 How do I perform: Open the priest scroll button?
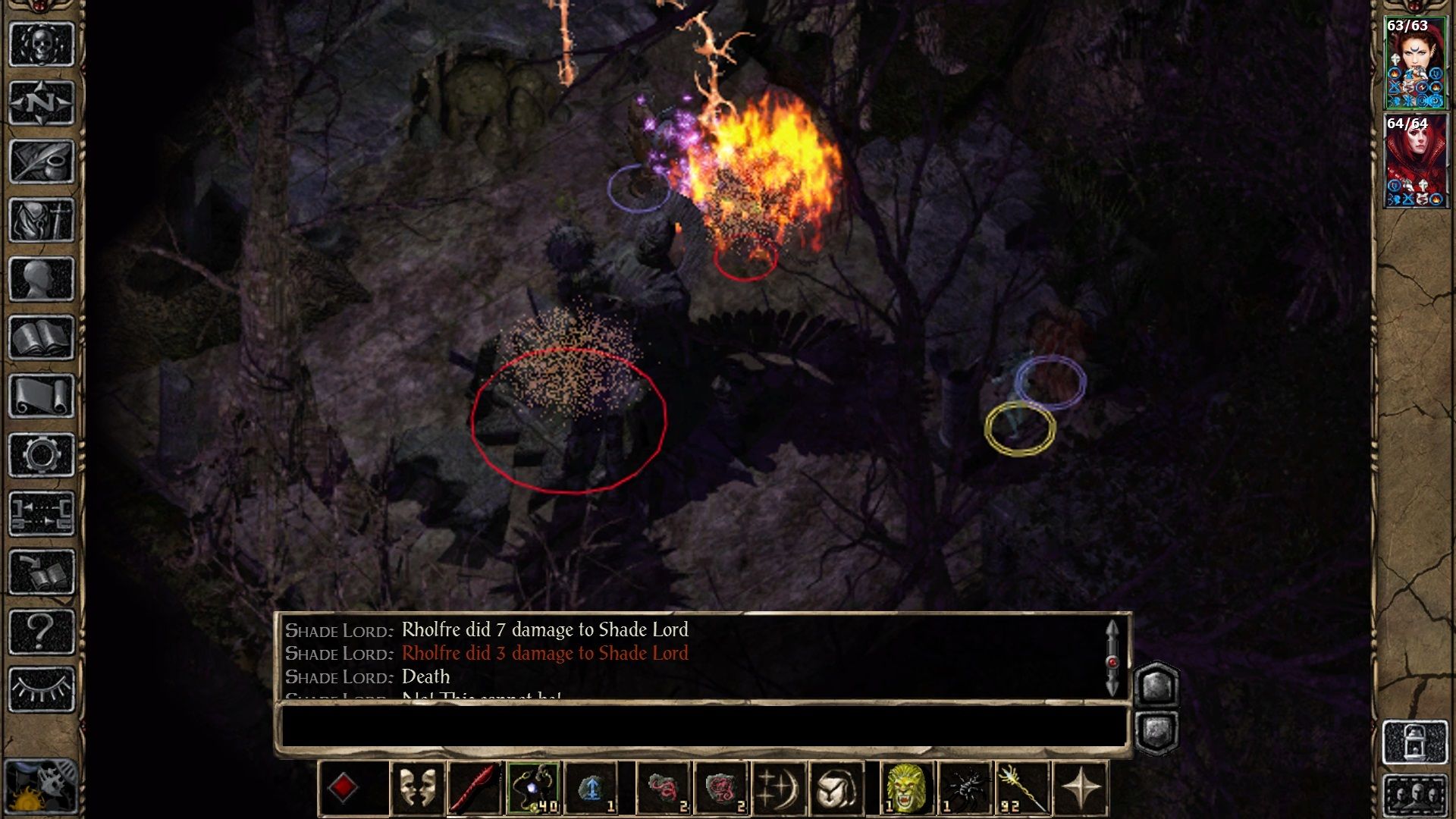point(41,396)
